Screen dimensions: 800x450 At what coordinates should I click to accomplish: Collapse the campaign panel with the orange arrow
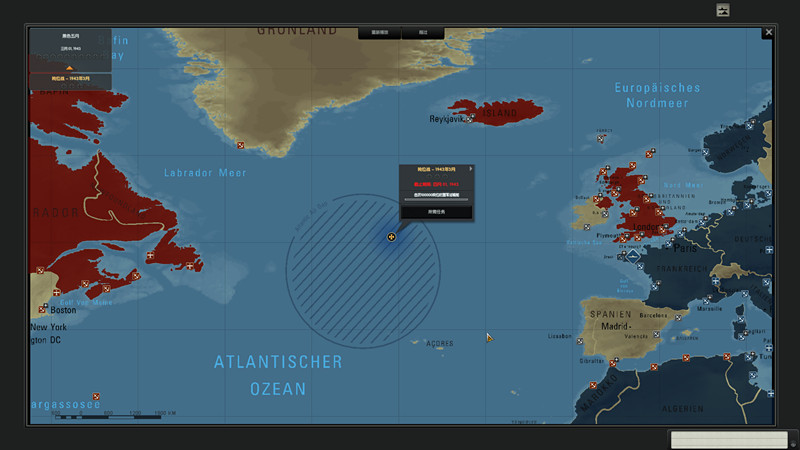coord(69,67)
